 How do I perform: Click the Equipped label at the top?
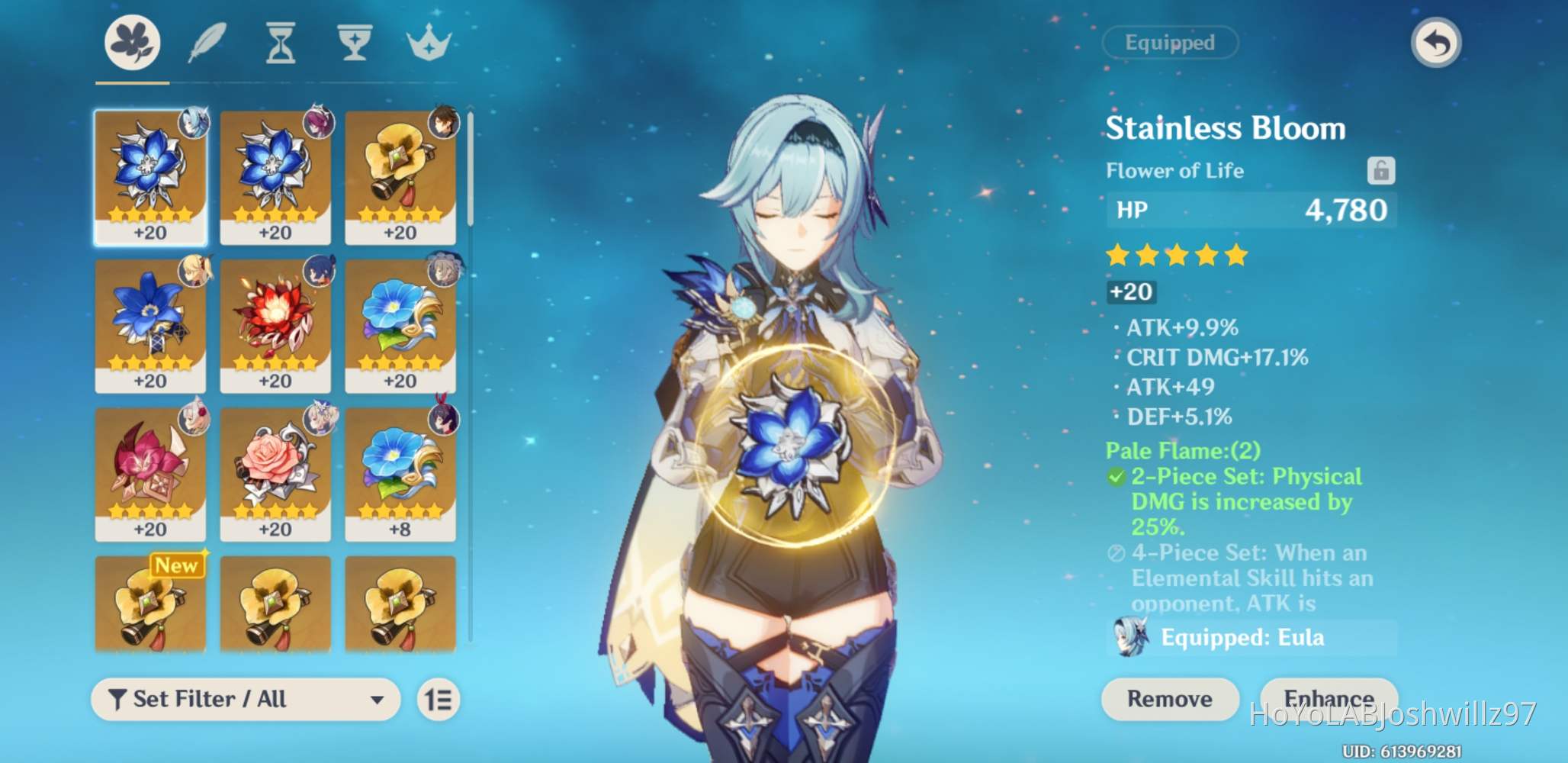click(x=1170, y=43)
